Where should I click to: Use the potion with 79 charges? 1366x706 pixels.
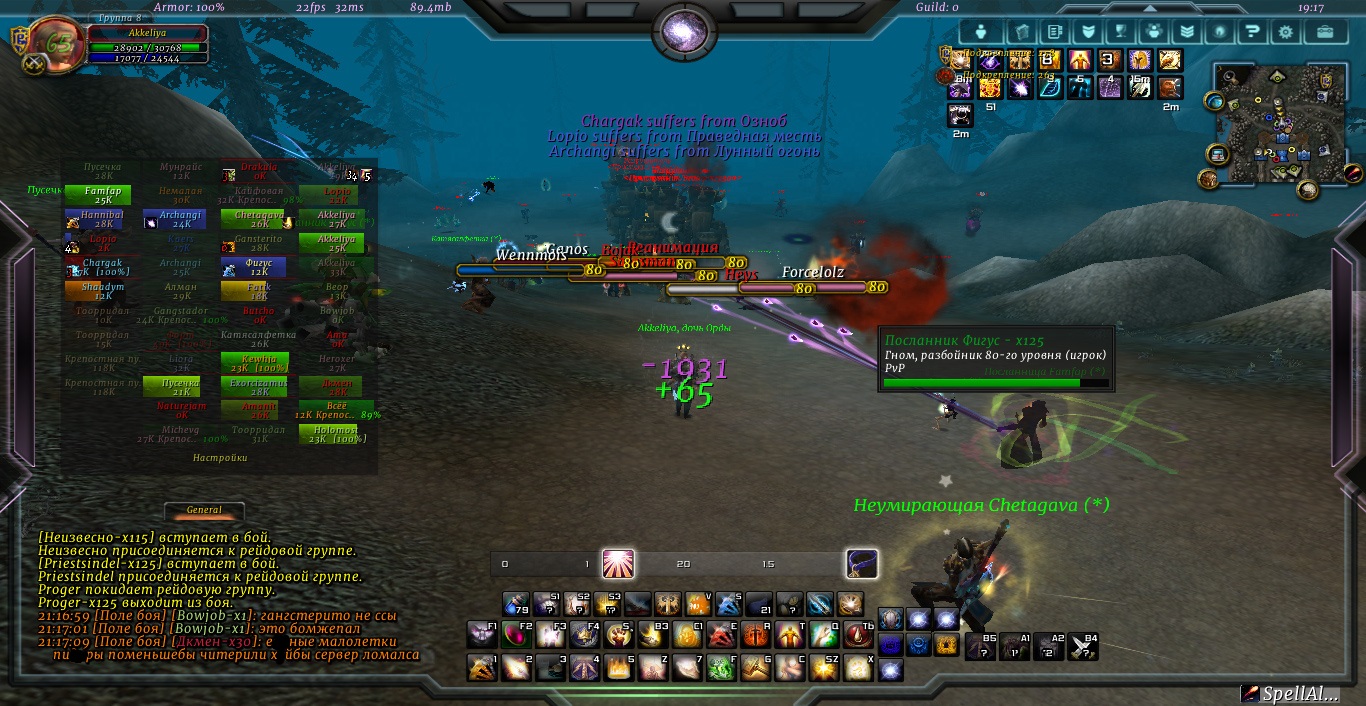pyautogui.click(x=516, y=605)
